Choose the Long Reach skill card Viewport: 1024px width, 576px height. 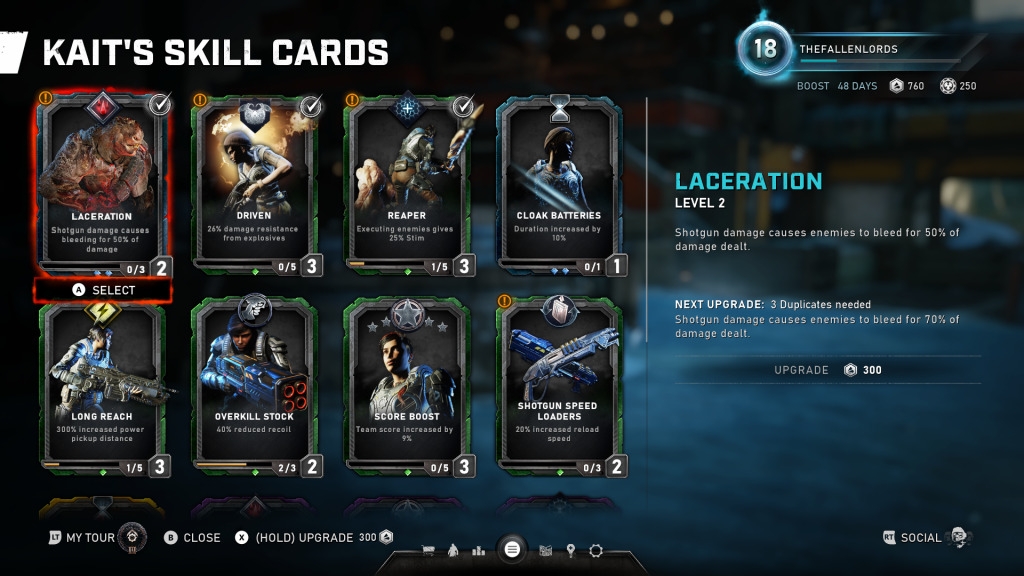(x=101, y=385)
